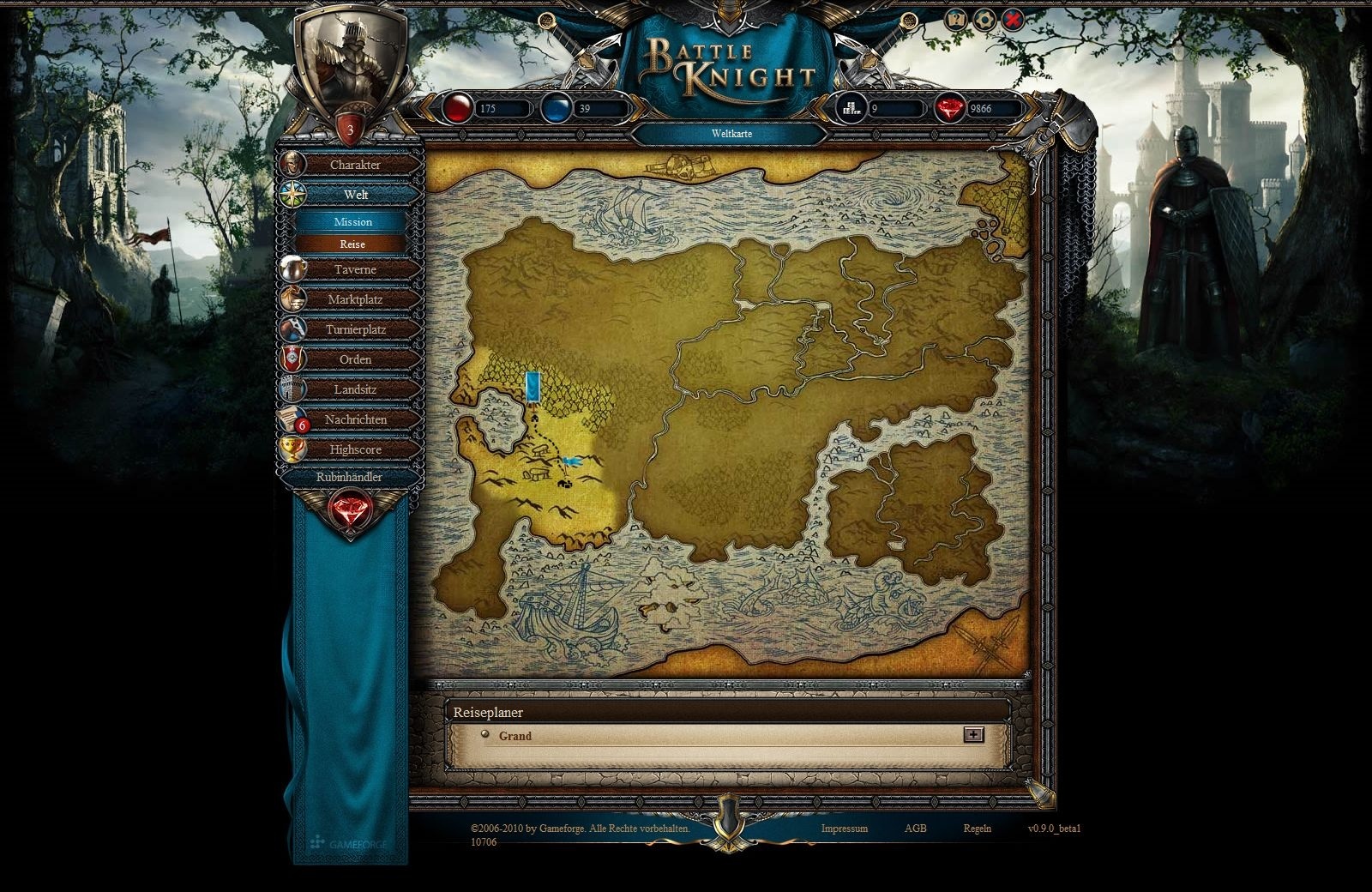Open the Impressum link in the footer
This screenshot has height=892, width=1372.
click(845, 829)
